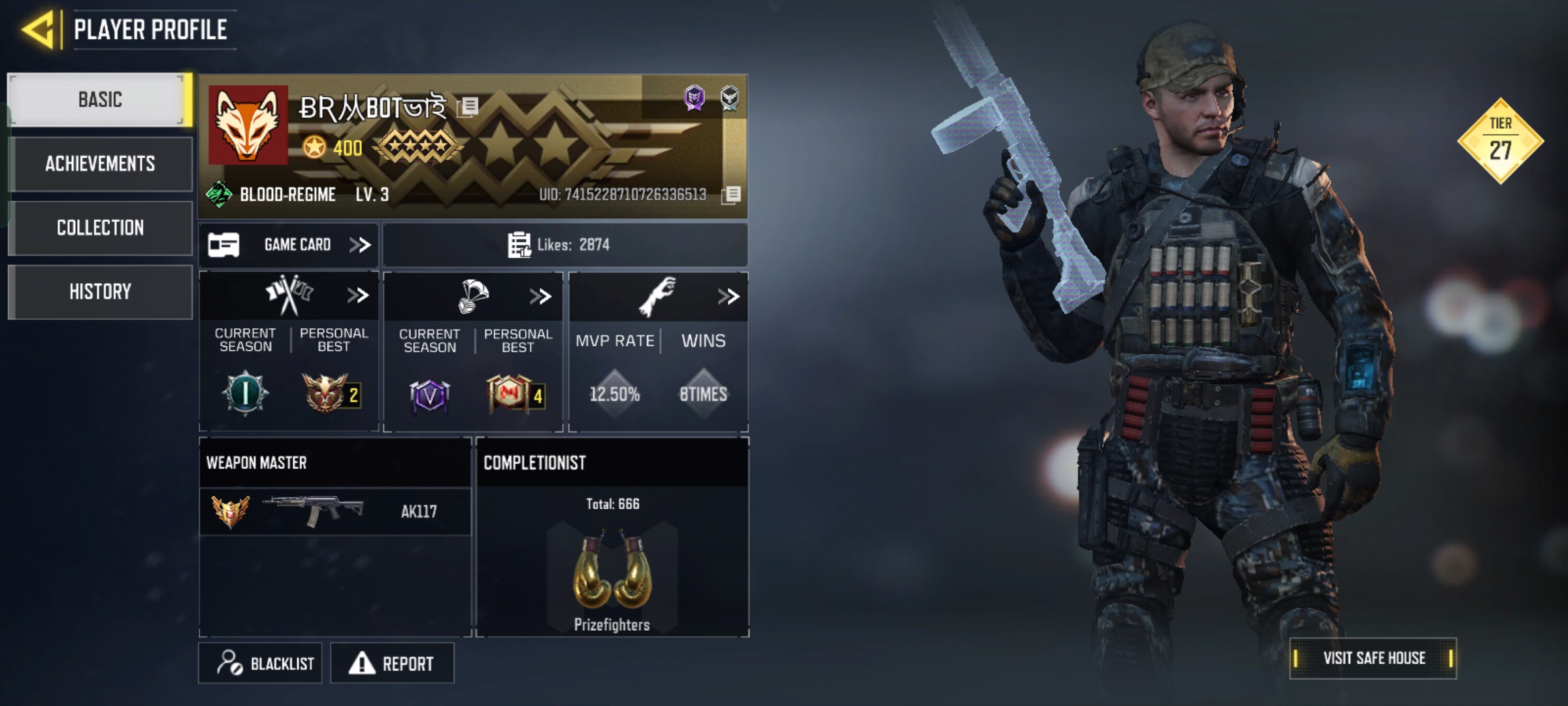Tap the fox mask avatar
Screen dimensions: 1568x706
click(248, 125)
